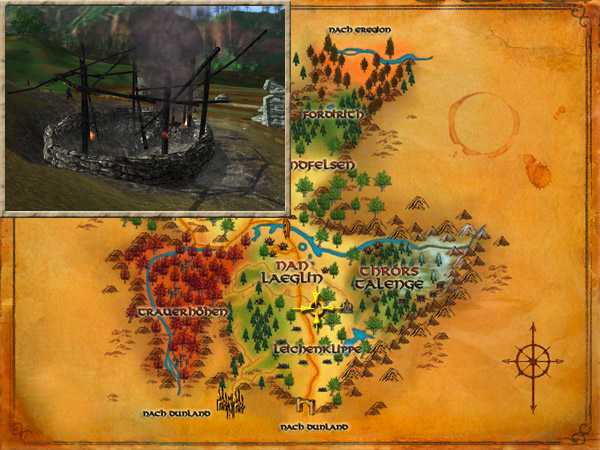
Task: Open the burnt stone ring screenshot thumbnail
Action: pos(146,106)
